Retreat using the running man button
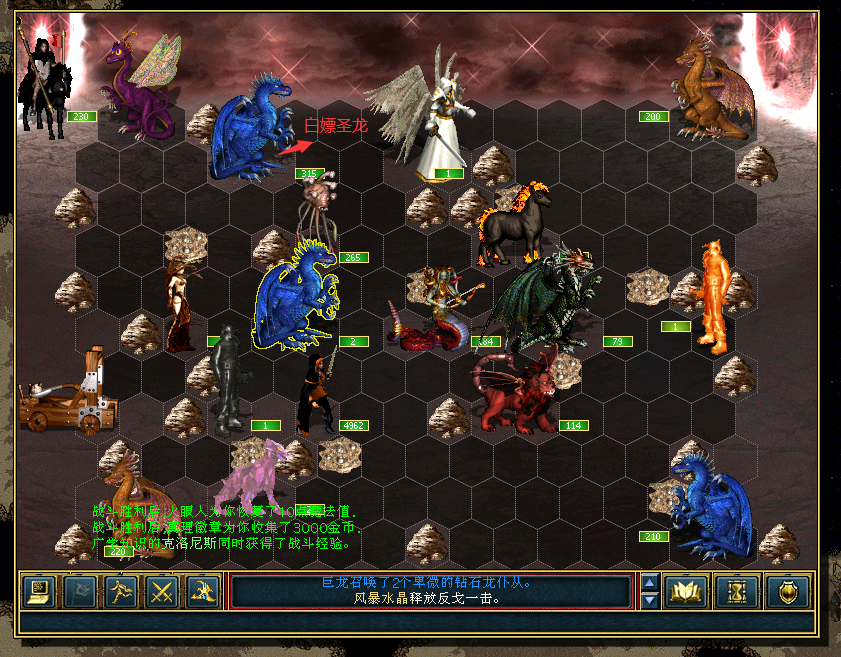The image size is (841, 657). point(121,592)
